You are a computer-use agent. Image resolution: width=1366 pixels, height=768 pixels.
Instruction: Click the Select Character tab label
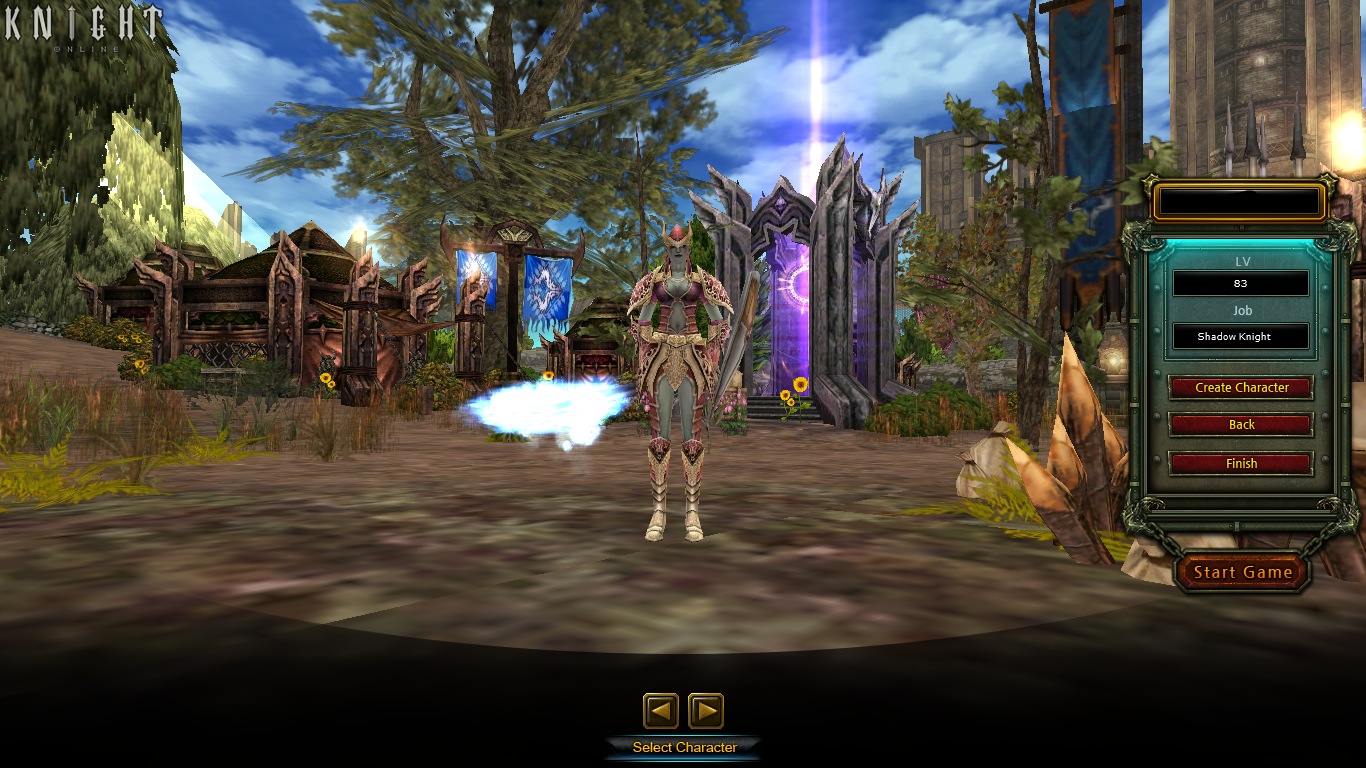click(684, 746)
